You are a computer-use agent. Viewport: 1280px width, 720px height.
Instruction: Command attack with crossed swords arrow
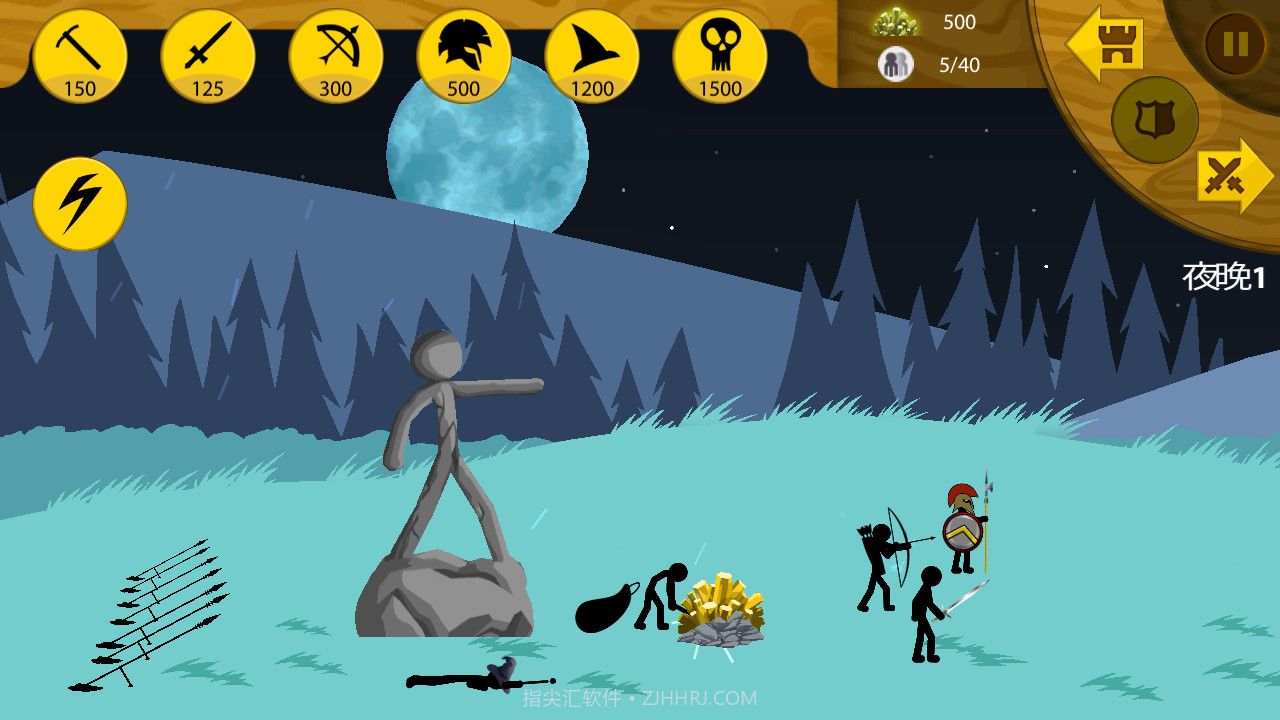pyautogui.click(x=1234, y=177)
